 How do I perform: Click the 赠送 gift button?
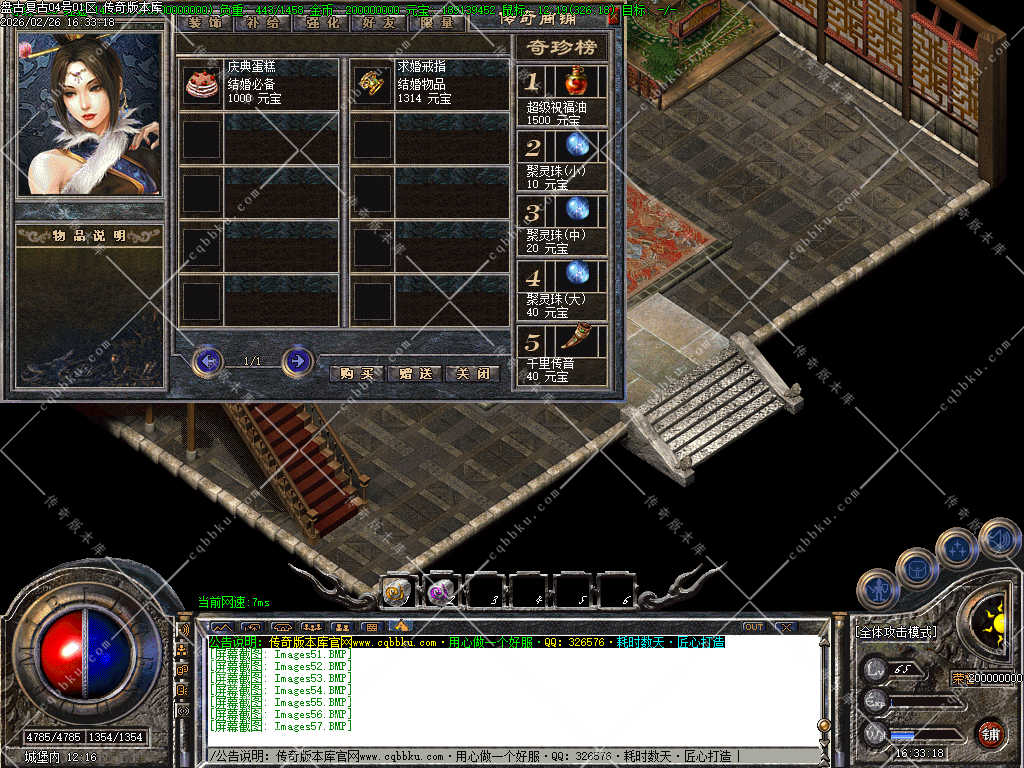414,373
